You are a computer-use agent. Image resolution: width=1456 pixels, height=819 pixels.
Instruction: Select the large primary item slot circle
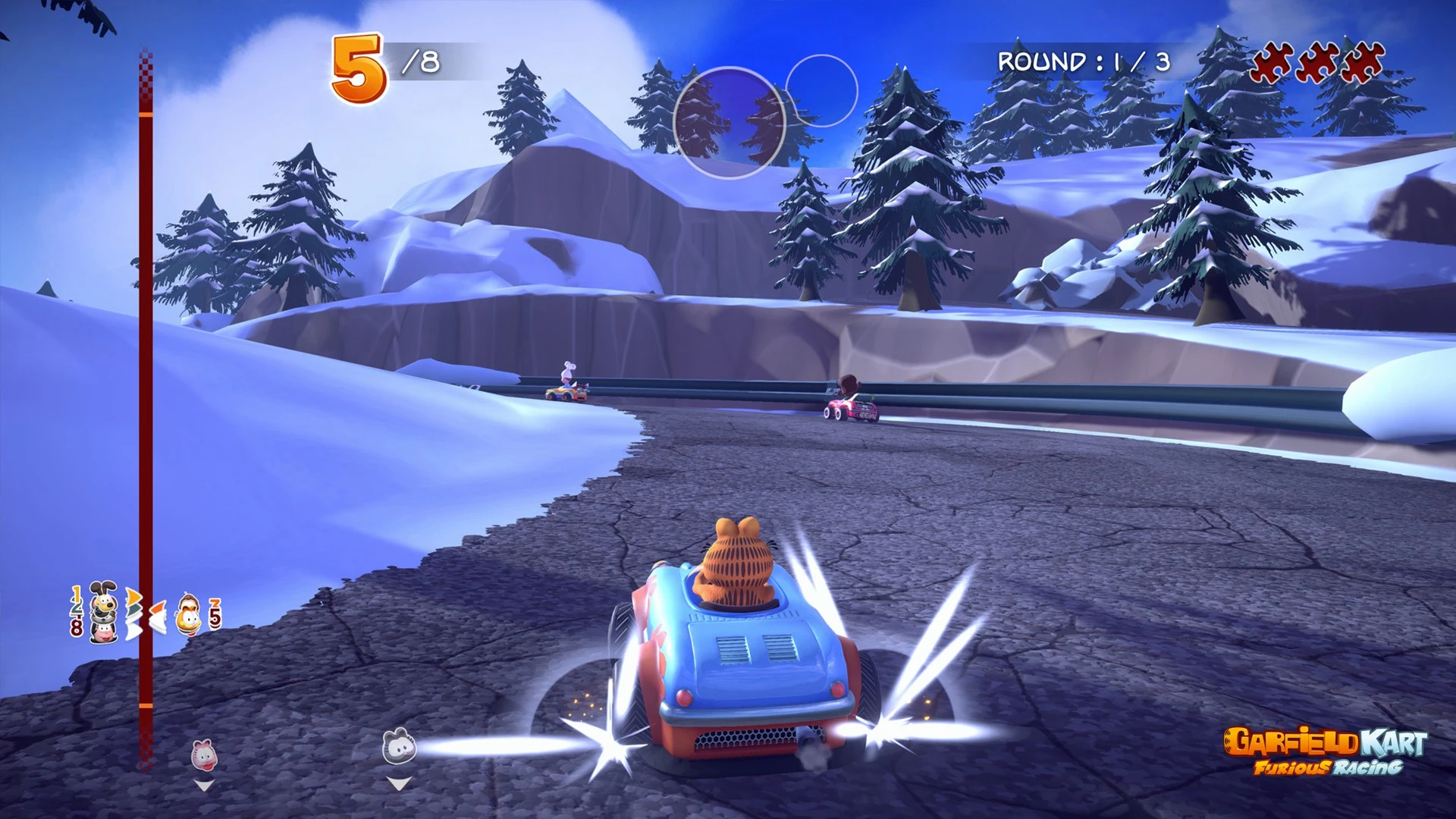(729, 123)
